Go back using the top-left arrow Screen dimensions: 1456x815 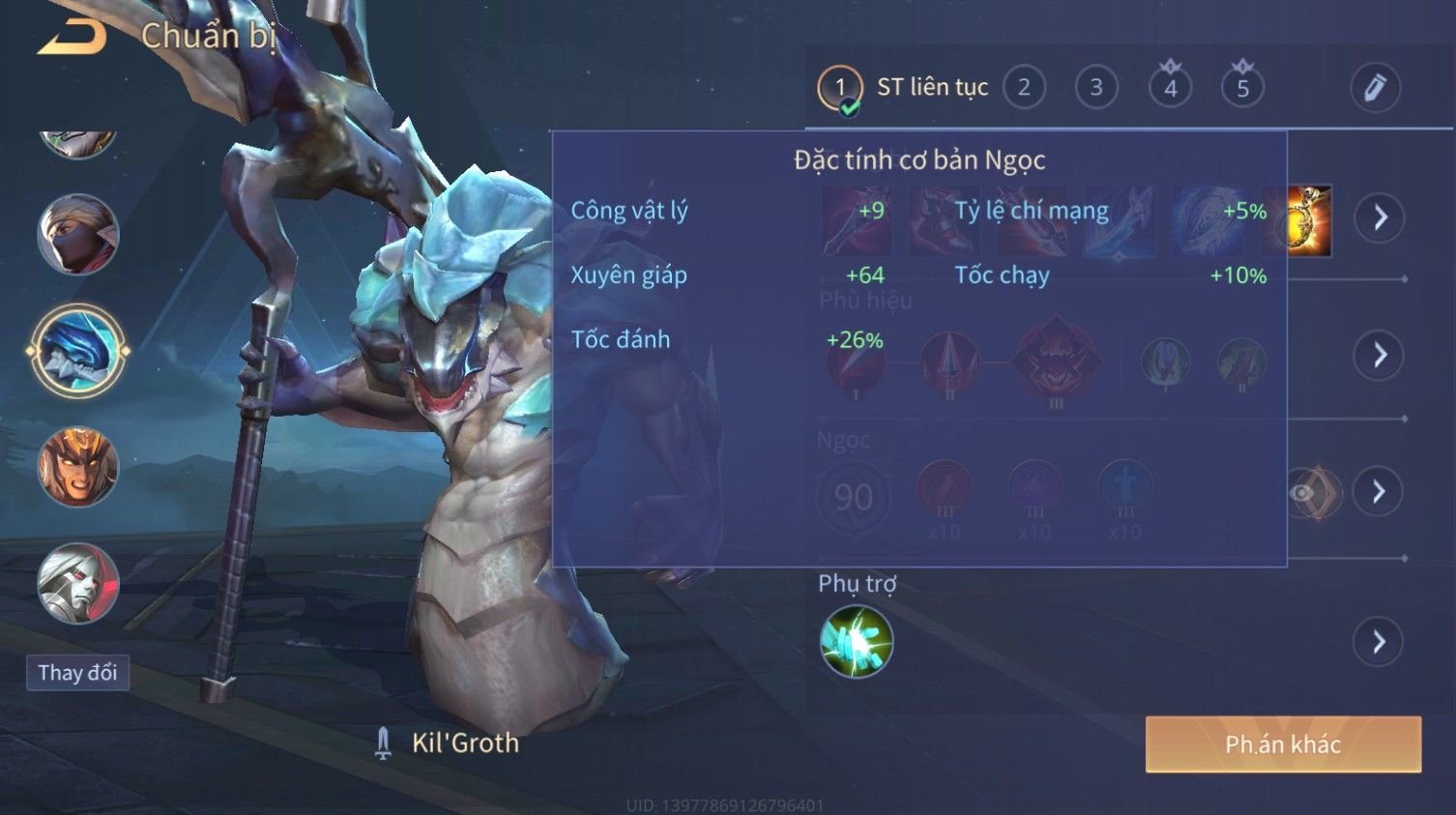coord(72,36)
